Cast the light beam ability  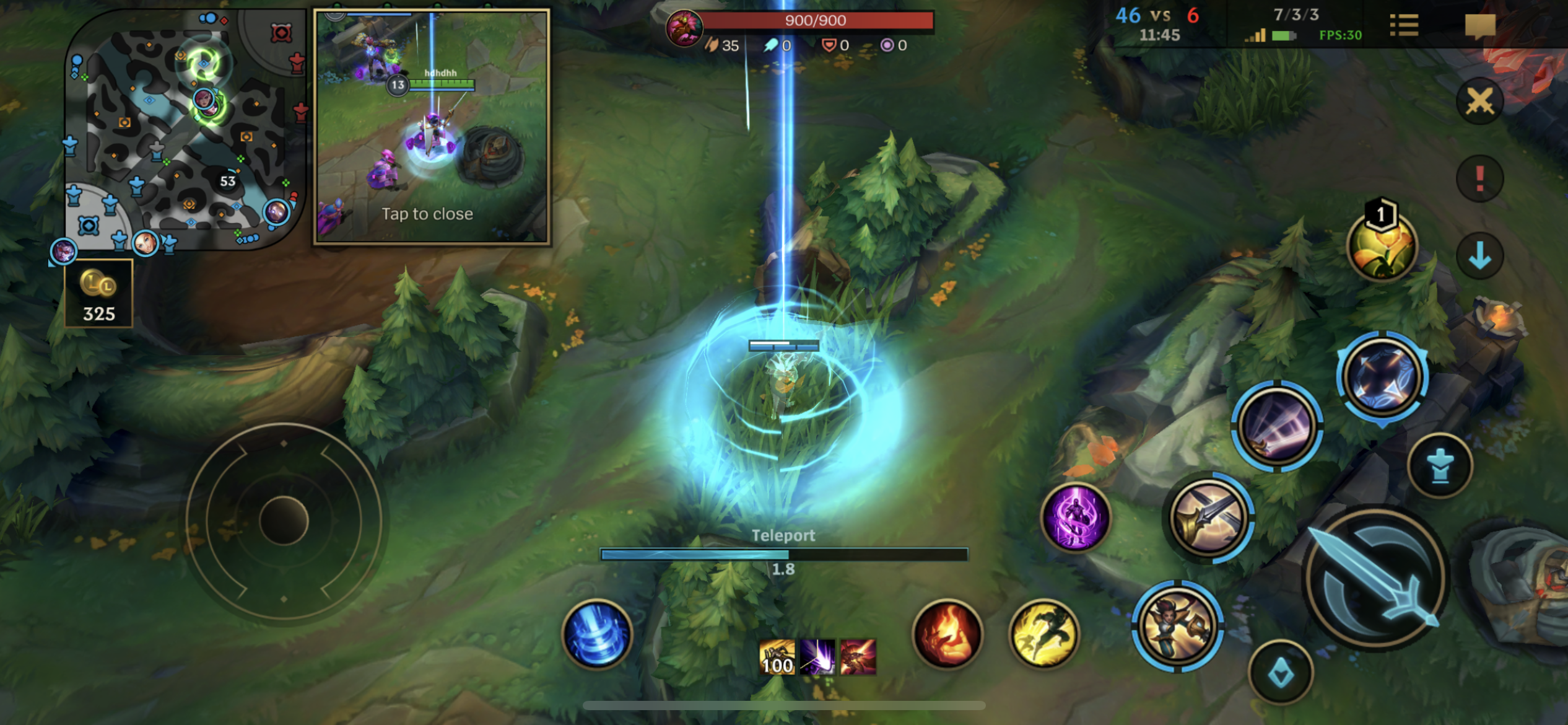click(x=1277, y=426)
